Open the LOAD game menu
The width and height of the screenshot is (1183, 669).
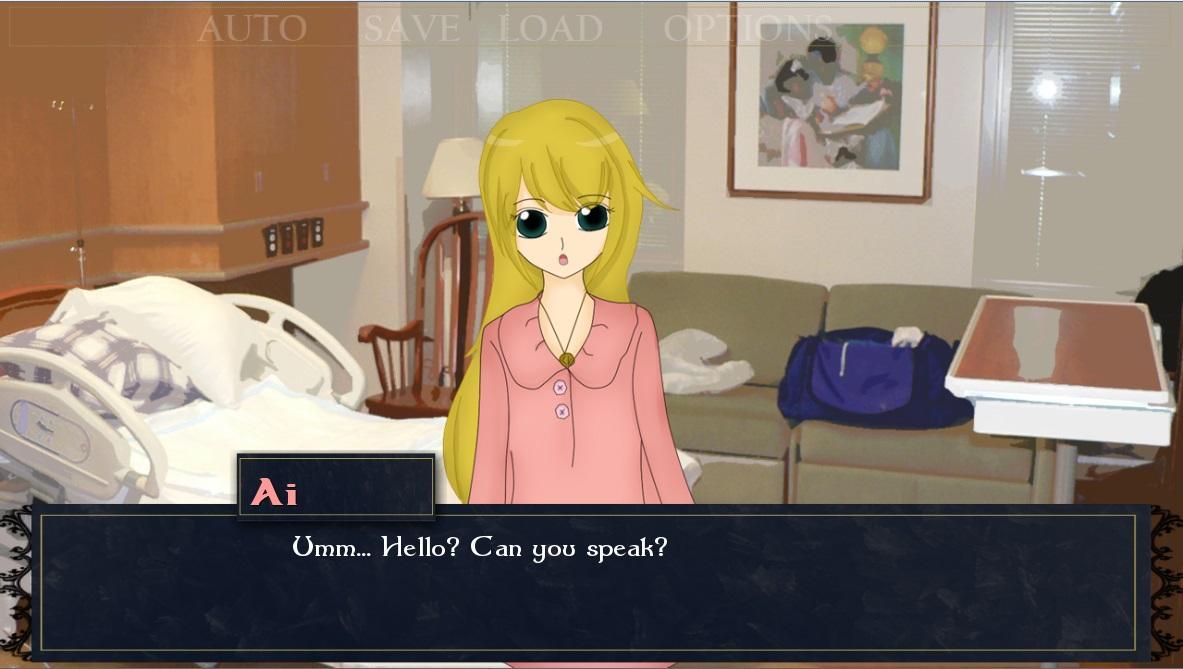point(550,28)
